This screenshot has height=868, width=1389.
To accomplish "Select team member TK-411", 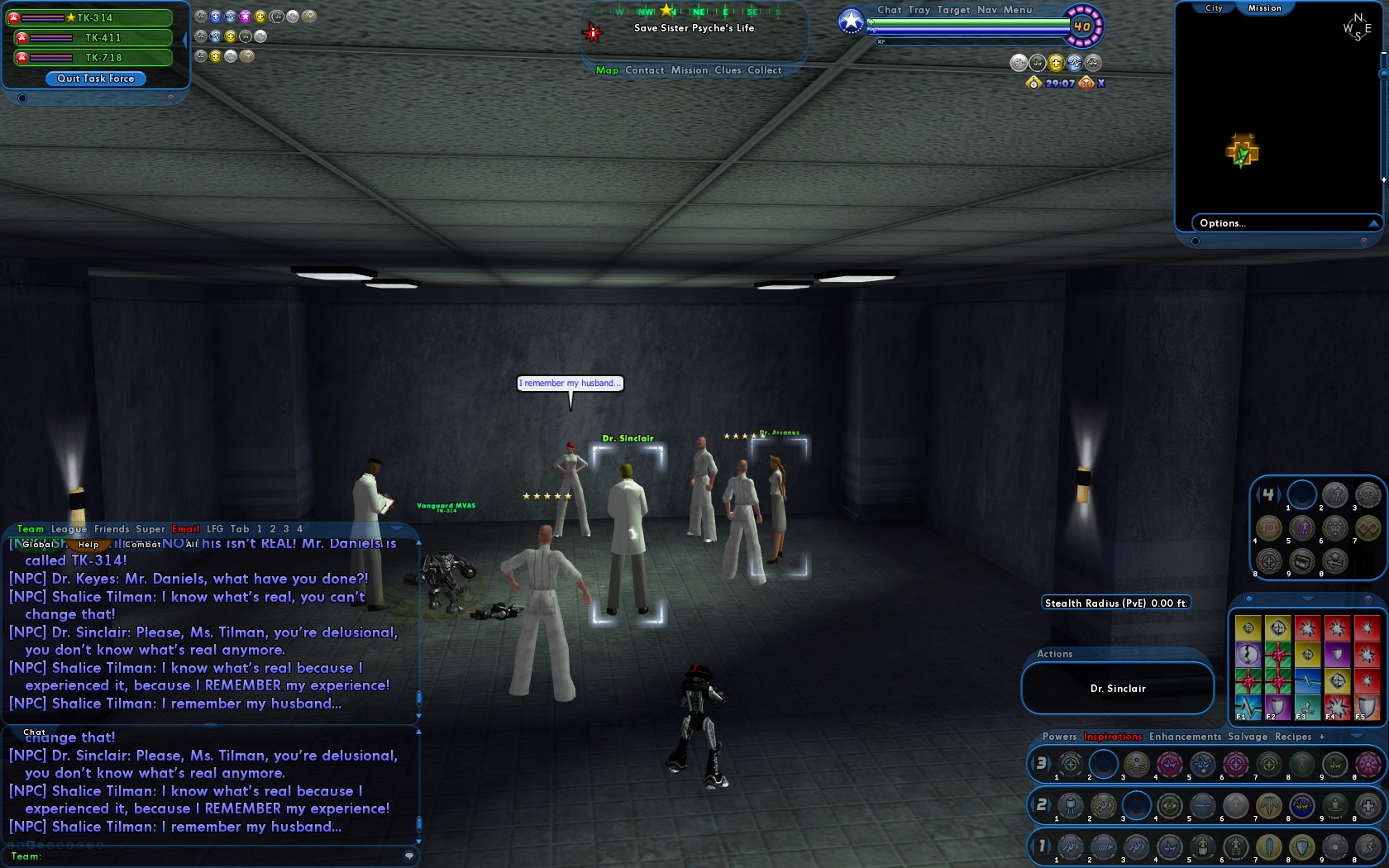I will 103,38.
